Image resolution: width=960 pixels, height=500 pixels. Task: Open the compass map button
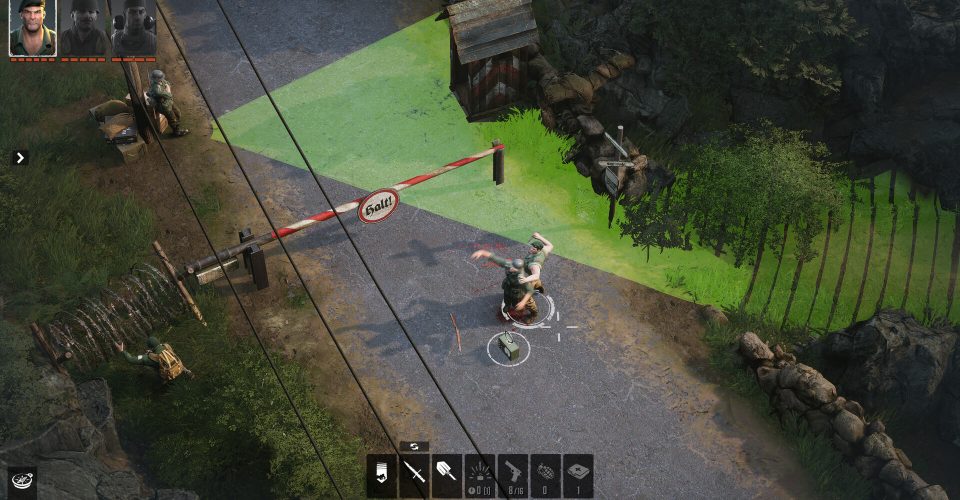(x=21, y=481)
